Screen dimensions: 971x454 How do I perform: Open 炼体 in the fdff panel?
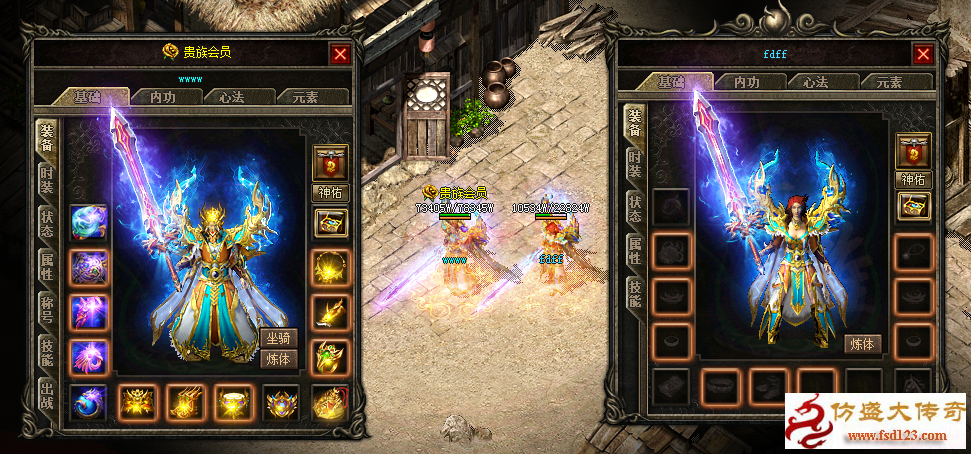point(862,343)
